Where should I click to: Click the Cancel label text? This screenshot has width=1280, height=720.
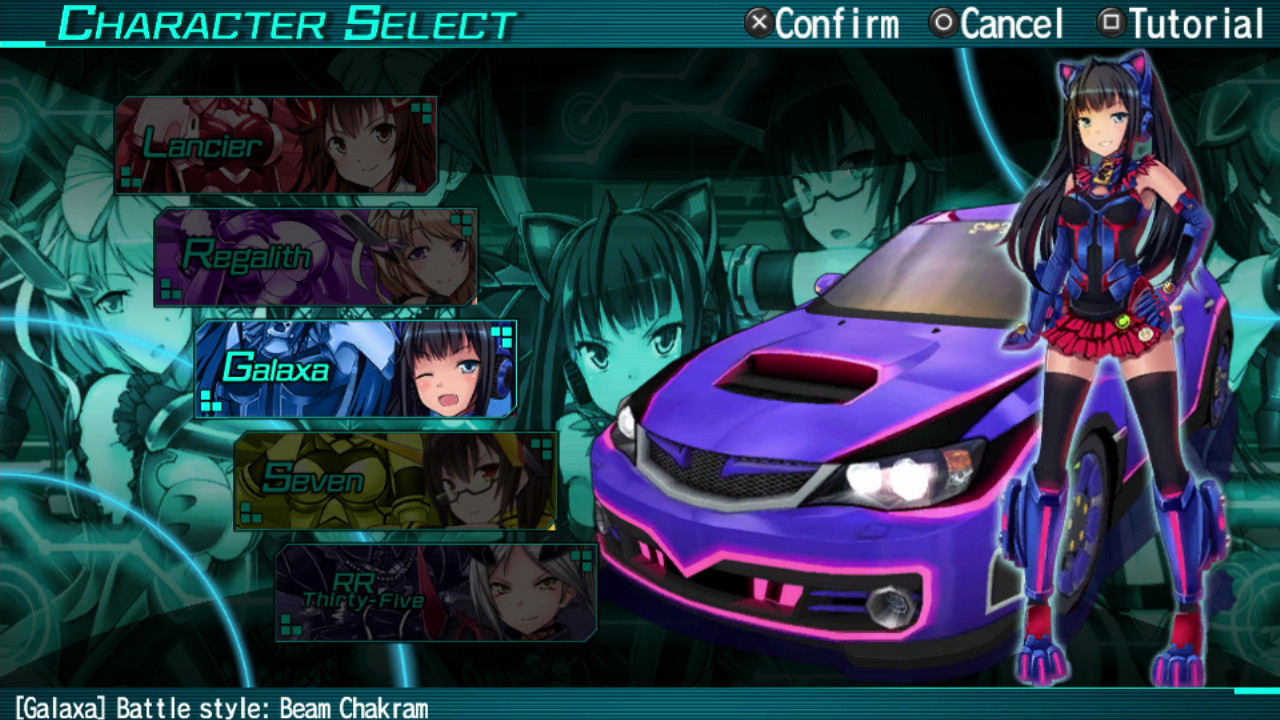[x=1010, y=22]
